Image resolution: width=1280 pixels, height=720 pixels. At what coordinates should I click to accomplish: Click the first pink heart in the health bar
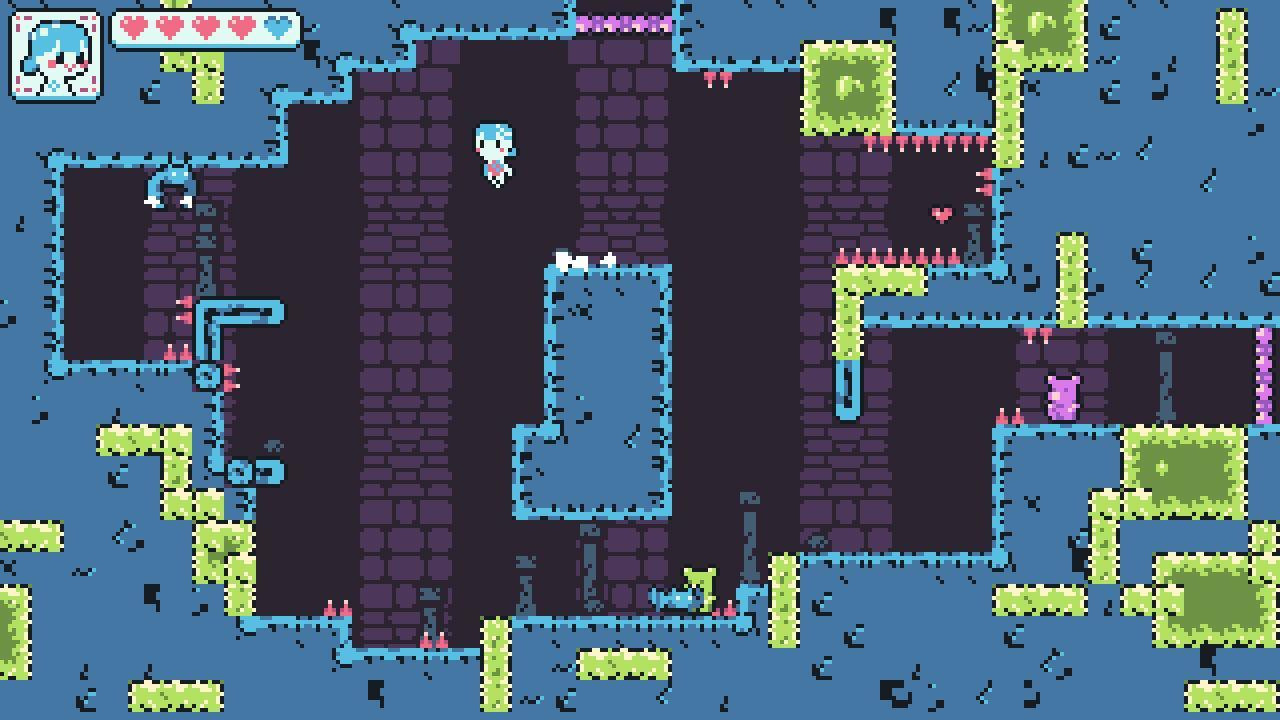133,28
